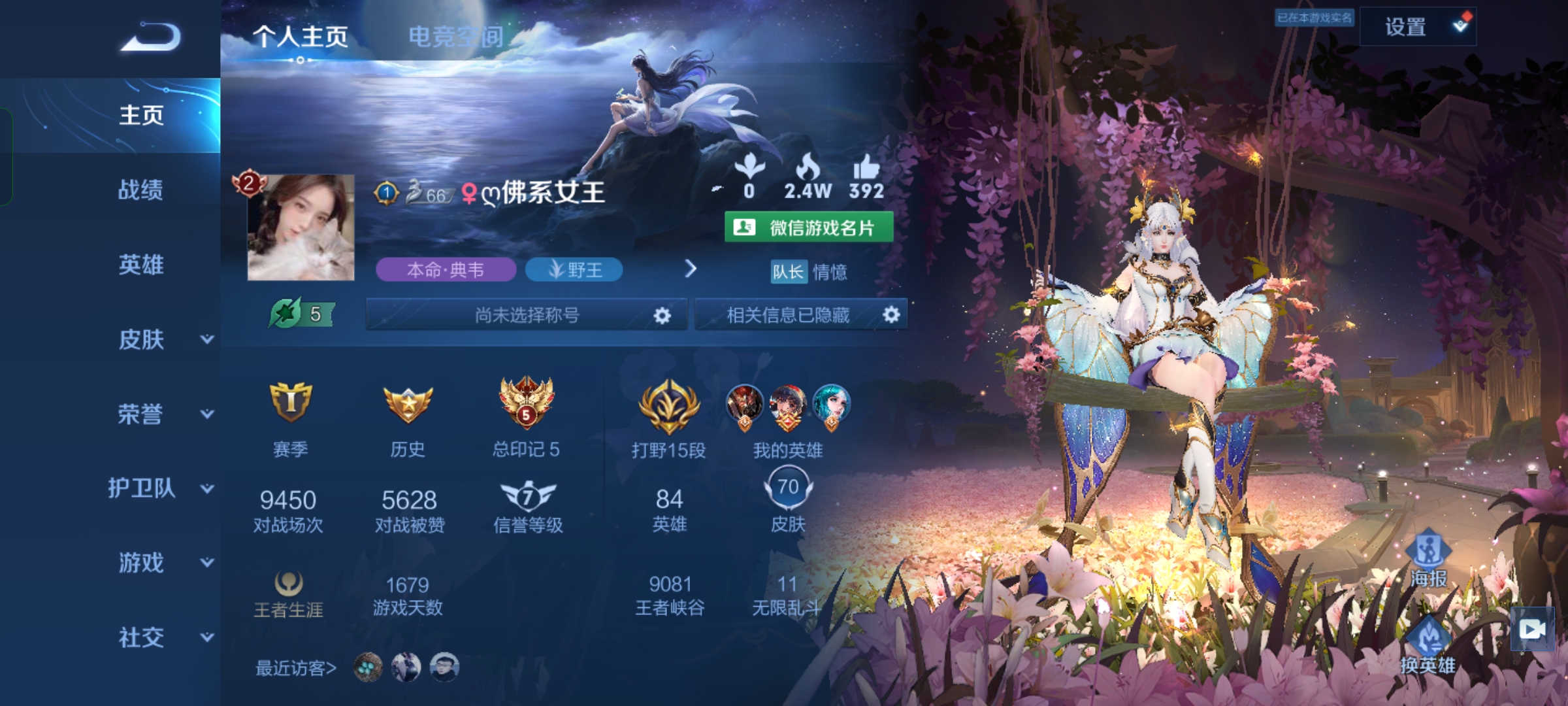Choose a title via 尚未选择称号
This screenshot has height=706, width=1568.
coord(527,316)
